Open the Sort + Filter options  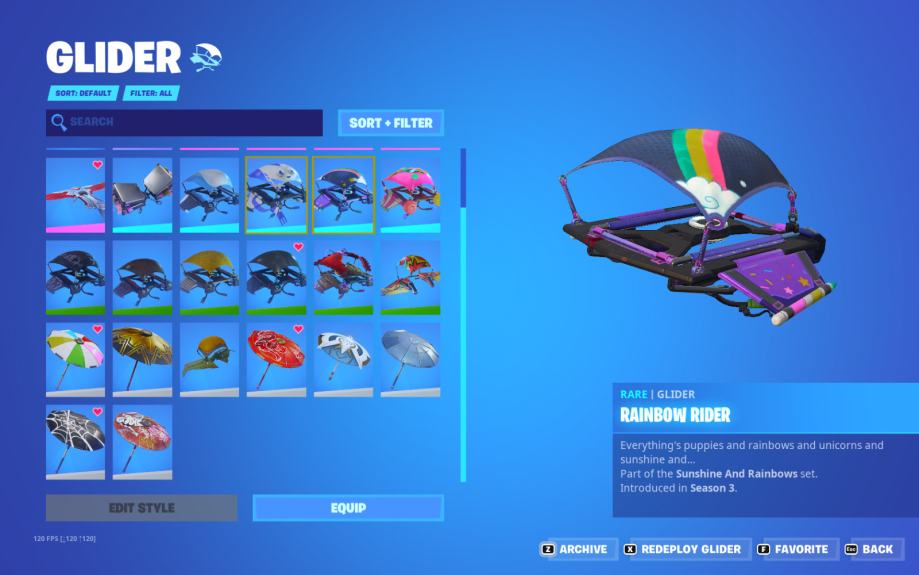click(390, 123)
